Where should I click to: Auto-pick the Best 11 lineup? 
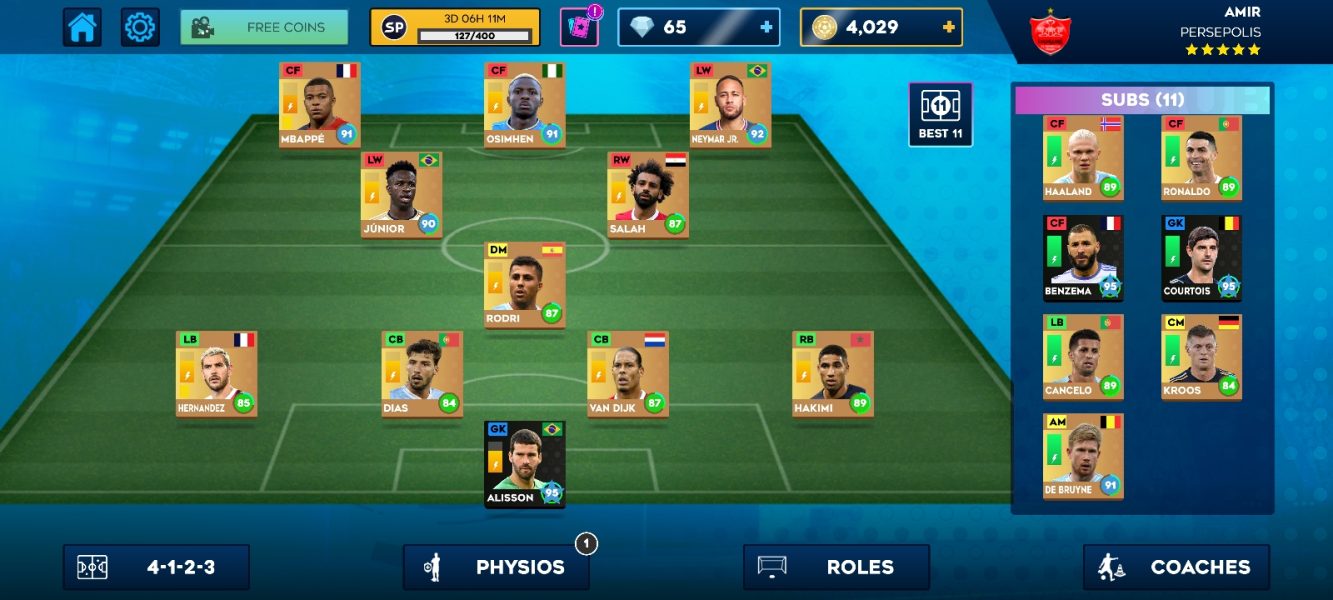coord(940,114)
